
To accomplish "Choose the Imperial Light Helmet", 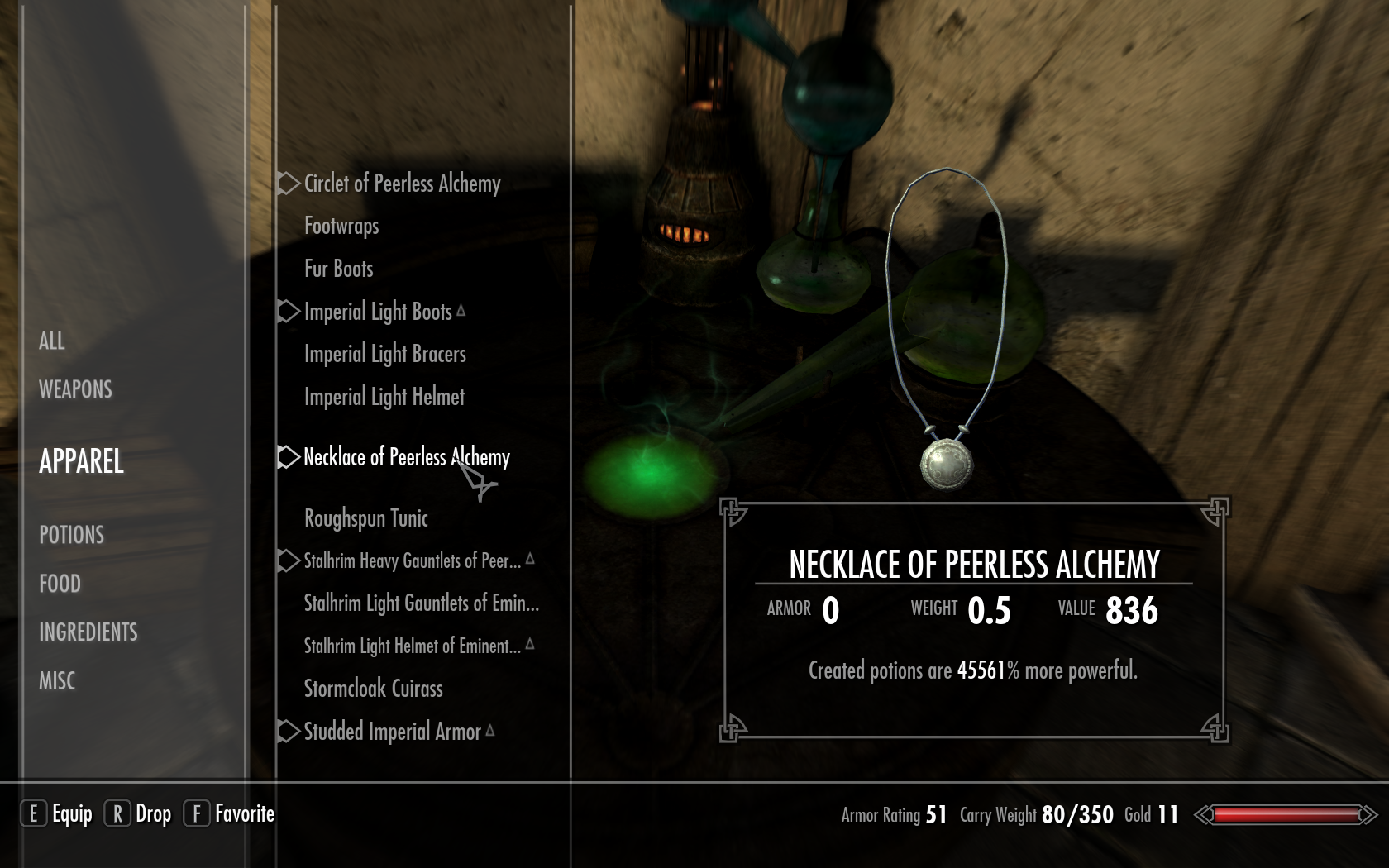I will [384, 397].
